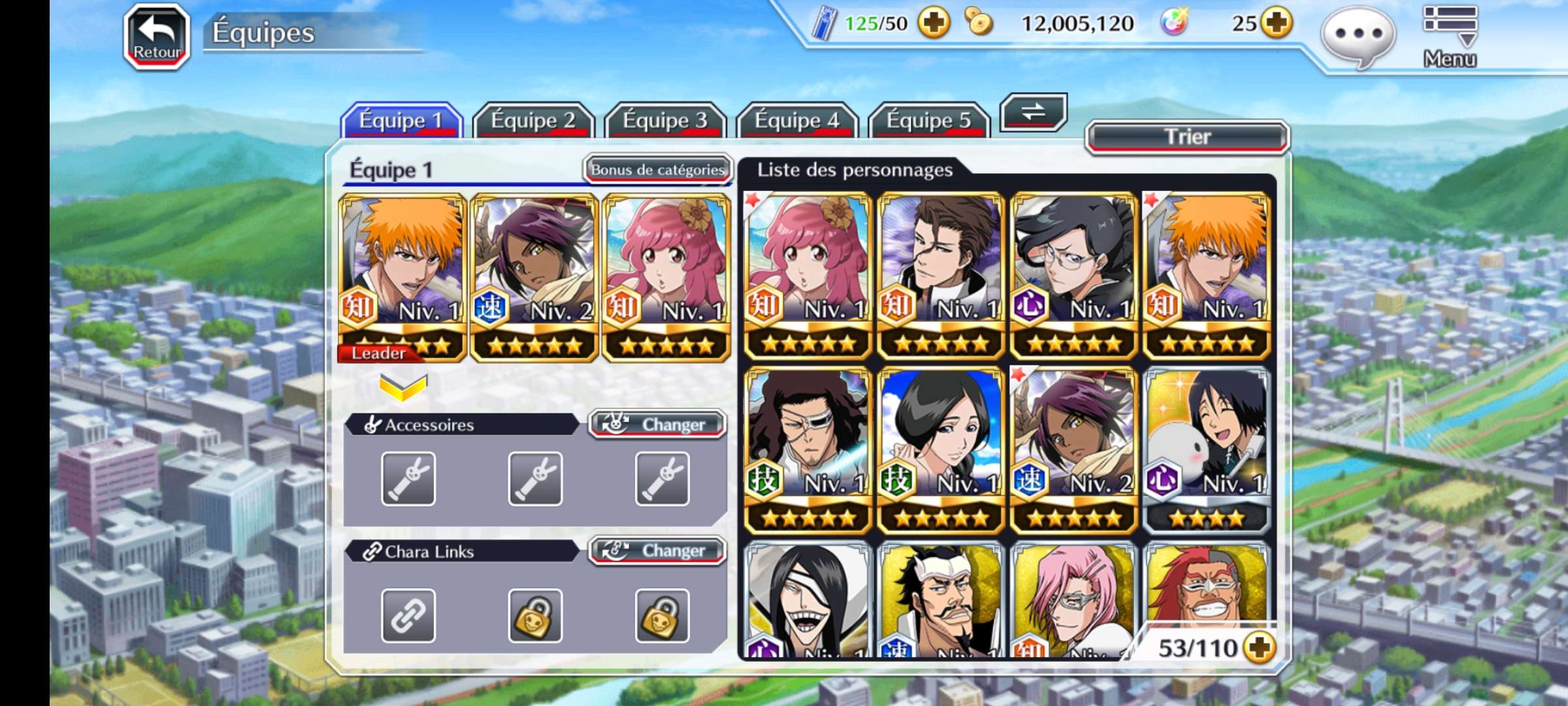Image resolution: width=1568 pixels, height=706 pixels.
Task: Open Bonus de catégories
Action: pos(657,170)
